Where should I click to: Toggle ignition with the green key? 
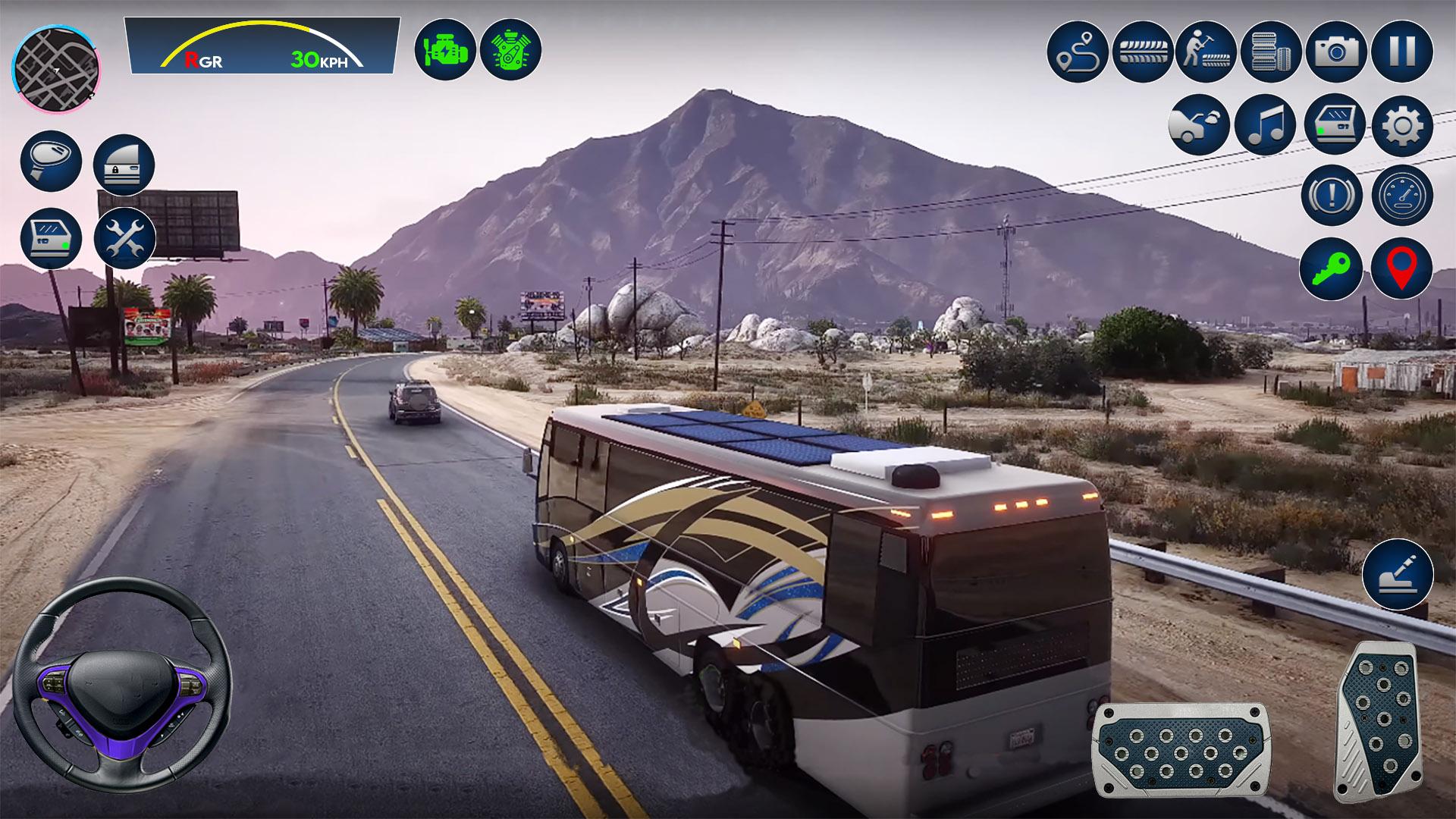pyautogui.click(x=1331, y=268)
